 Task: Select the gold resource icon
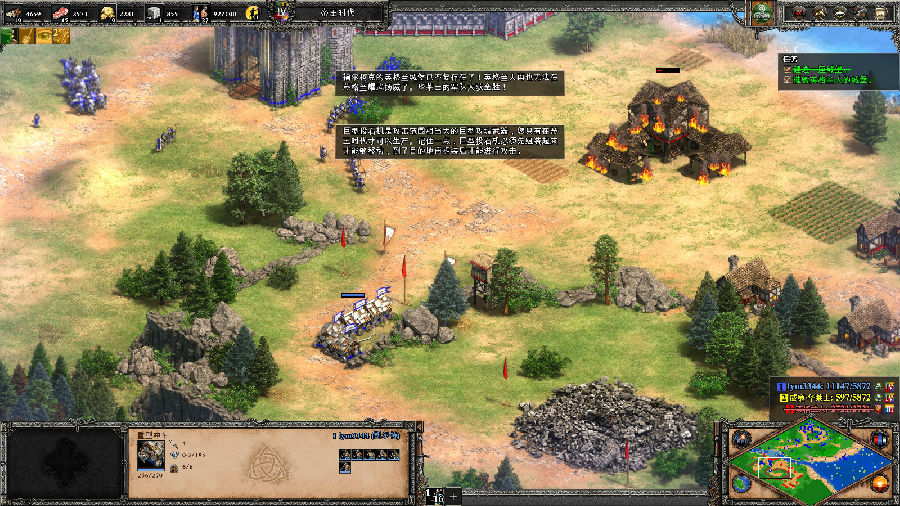point(106,13)
